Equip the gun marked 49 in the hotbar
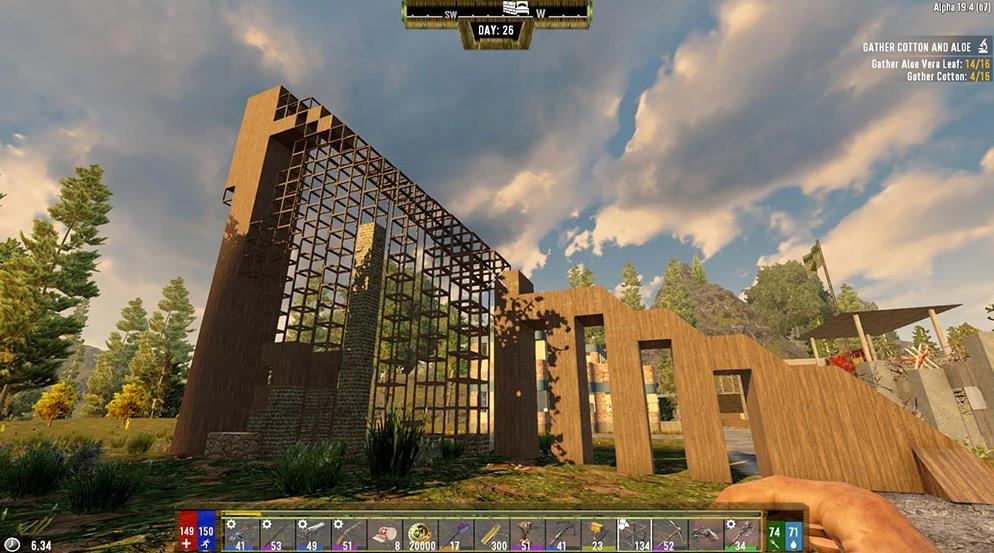Image resolution: width=994 pixels, height=553 pixels. (x=314, y=533)
